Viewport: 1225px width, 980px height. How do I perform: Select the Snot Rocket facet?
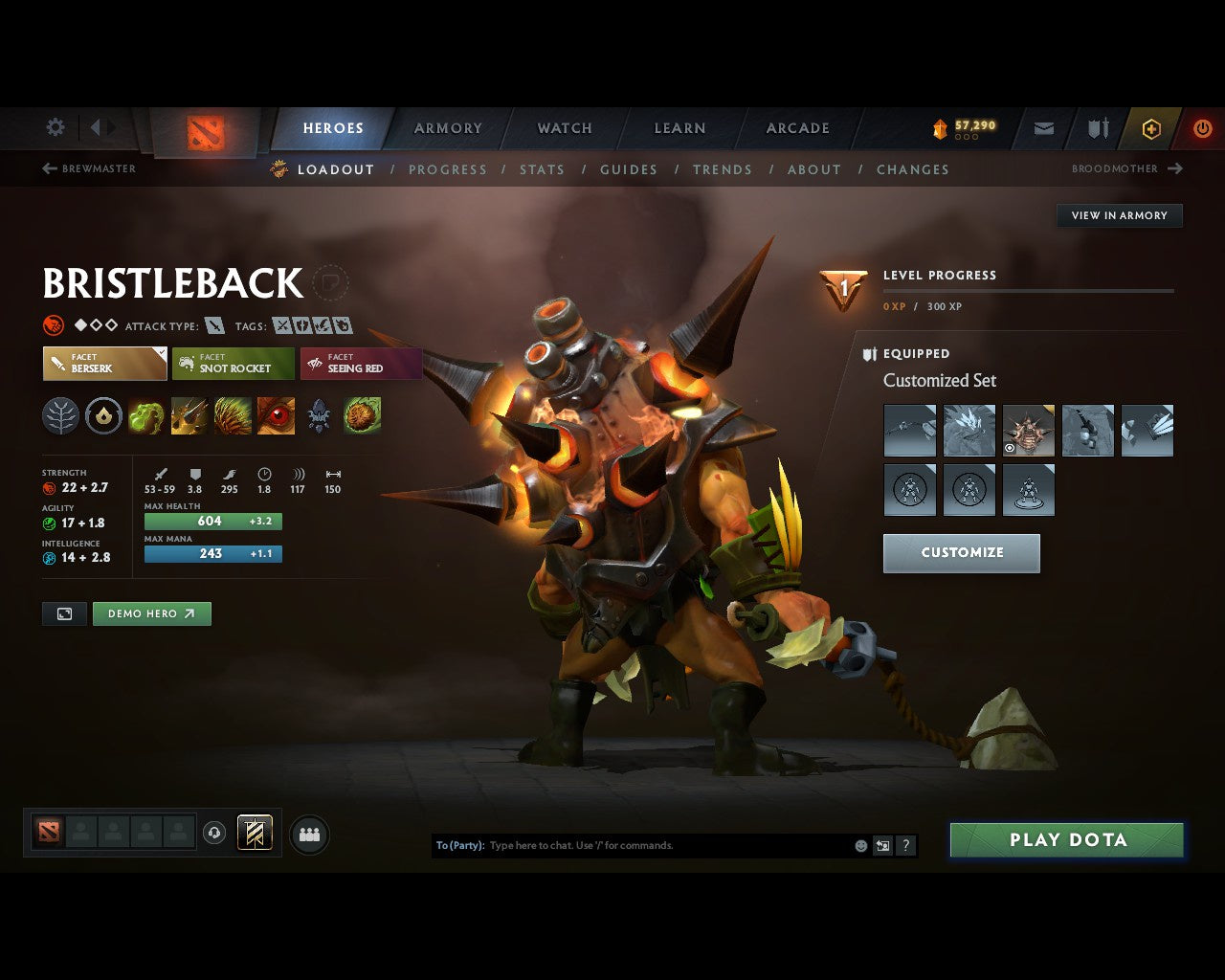coord(234,364)
